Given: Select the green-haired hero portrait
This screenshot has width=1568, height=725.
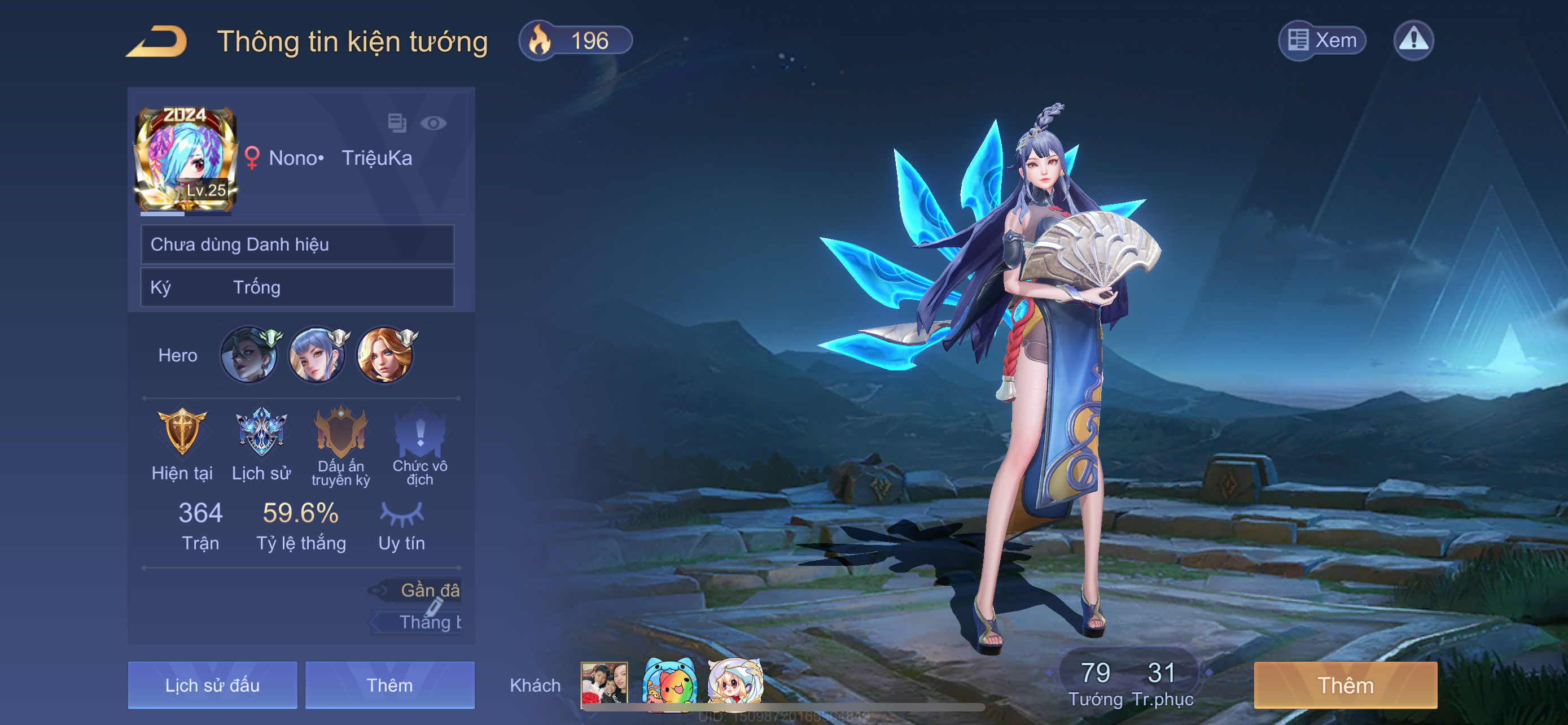Looking at the screenshot, I should coord(249,355).
